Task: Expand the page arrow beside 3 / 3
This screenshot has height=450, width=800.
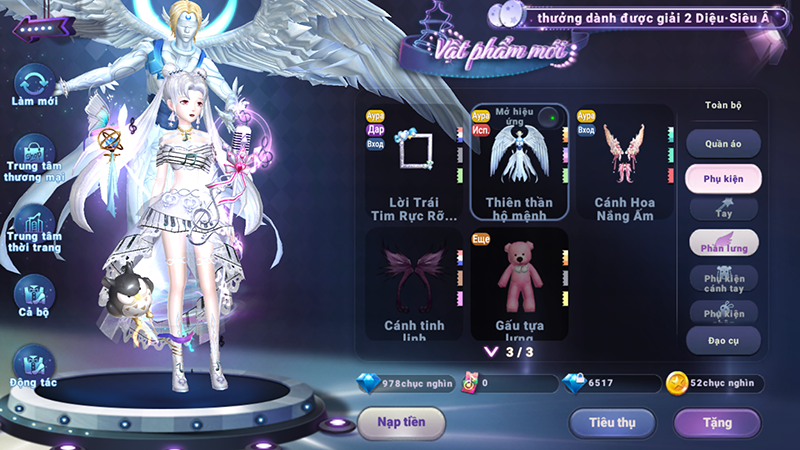Action: point(490,352)
